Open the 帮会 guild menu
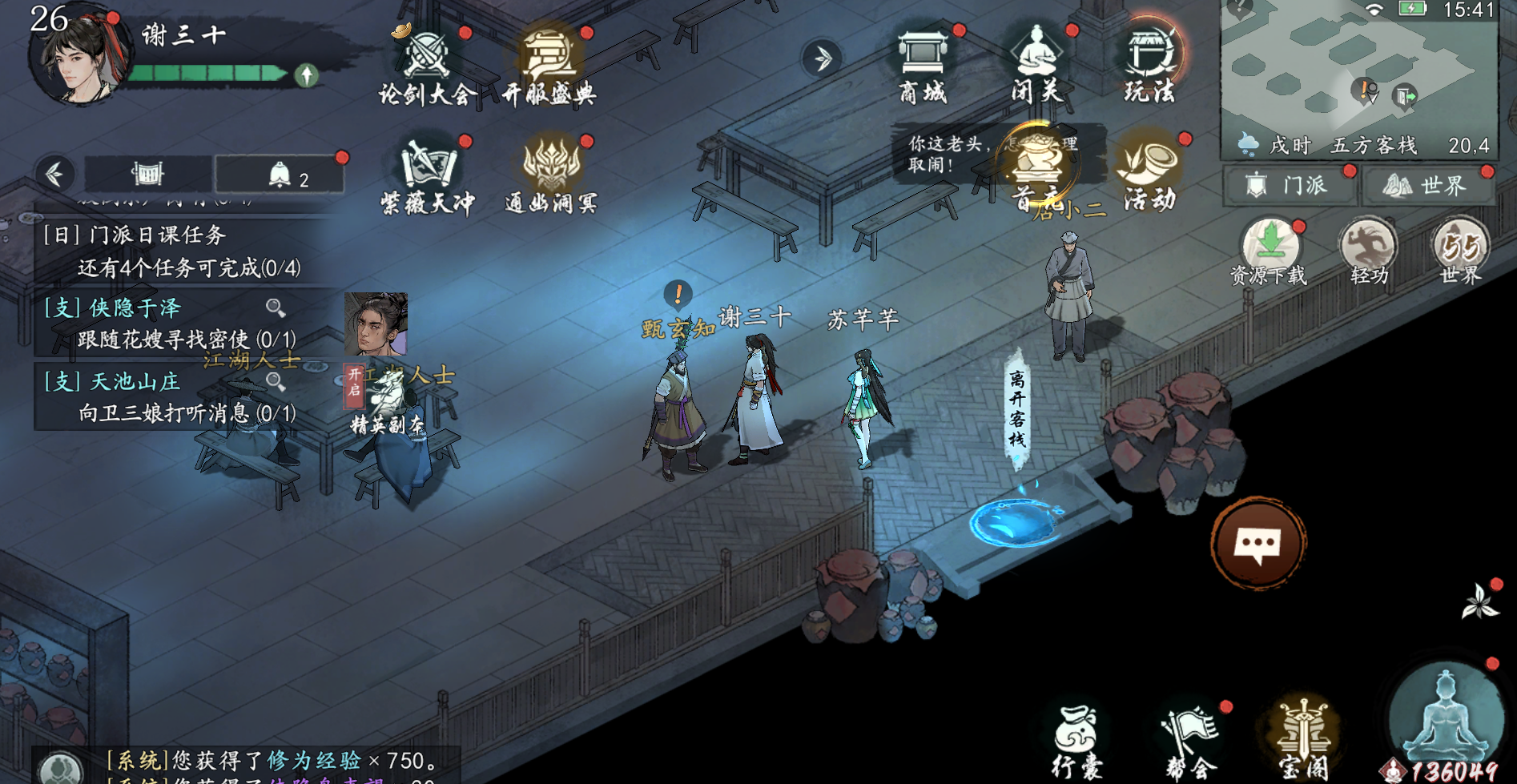The image size is (1517, 784). (x=1191, y=741)
